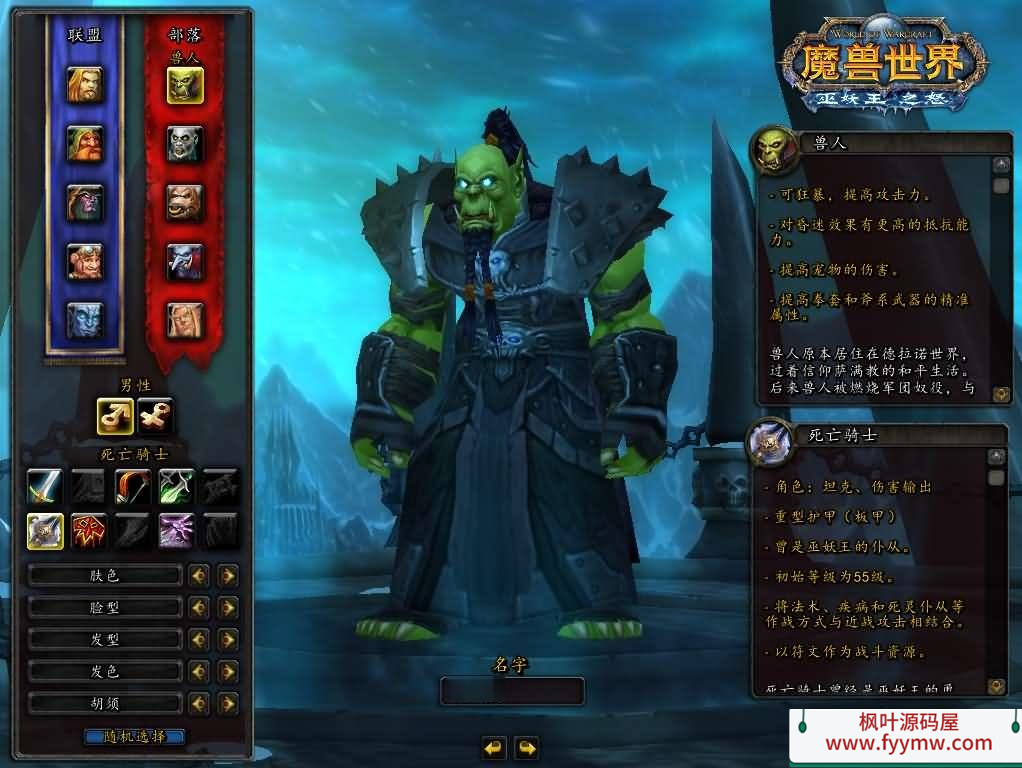Advance to next 肤色 skin color option
Screen dimensions: 1022x768
click(228, 575)
